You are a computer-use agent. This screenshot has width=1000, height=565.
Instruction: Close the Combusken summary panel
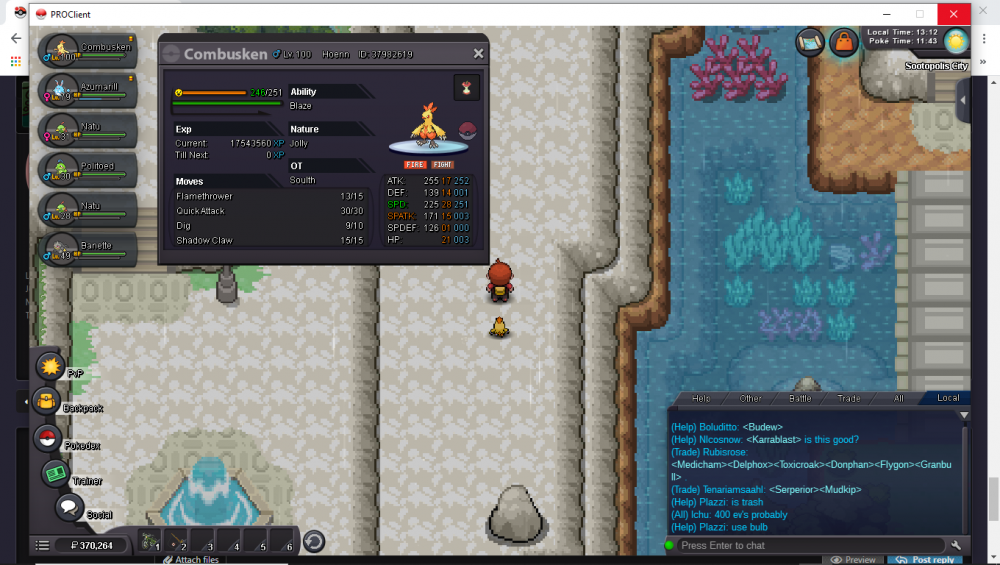point(478,54)
